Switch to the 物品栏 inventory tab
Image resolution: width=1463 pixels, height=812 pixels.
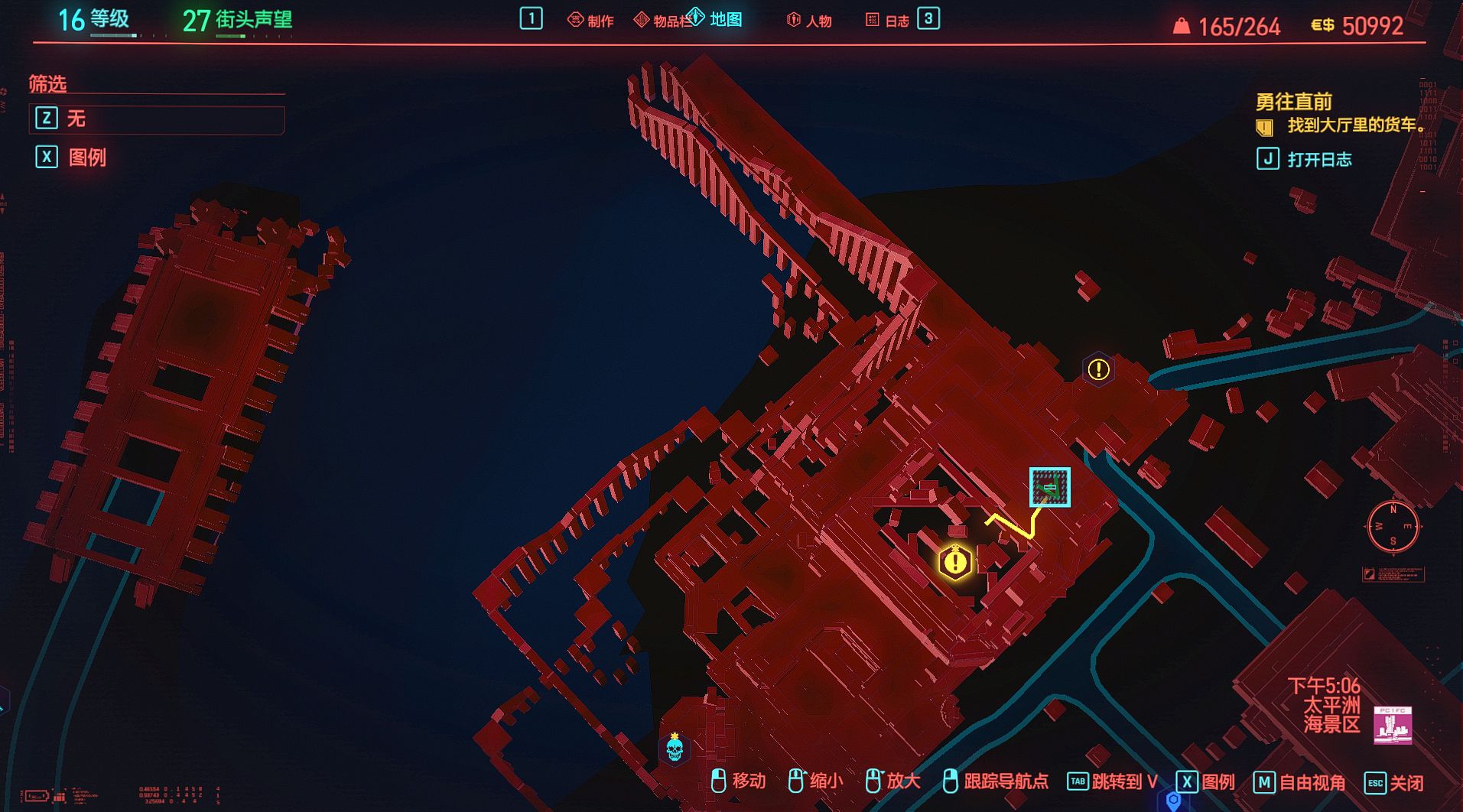[662, 21]
